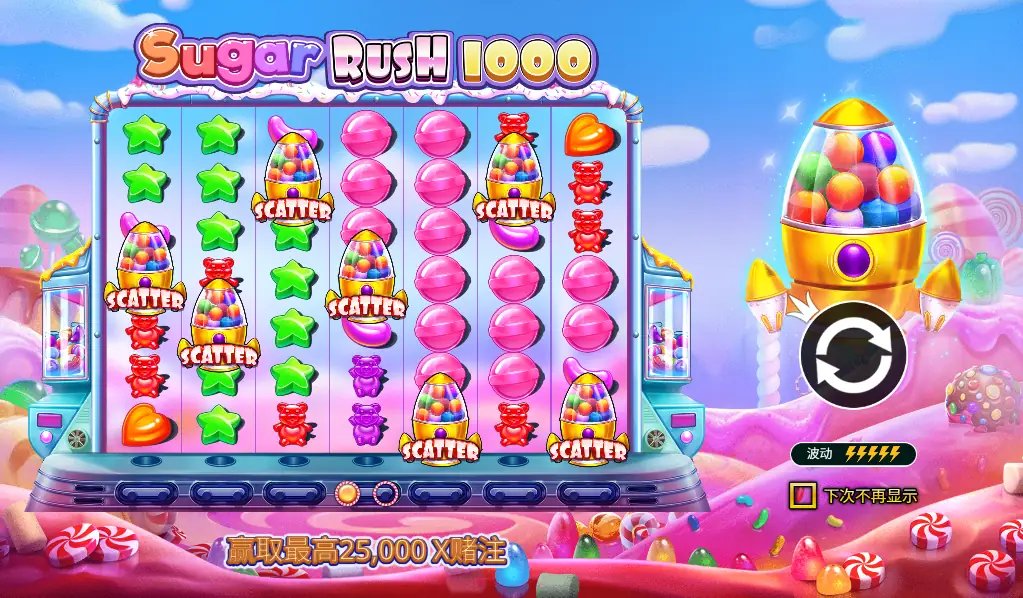The height and width of the screenshot is (598, 1023).
Task: Switch to the hollow ring page dot
Action: pos(385,492)
